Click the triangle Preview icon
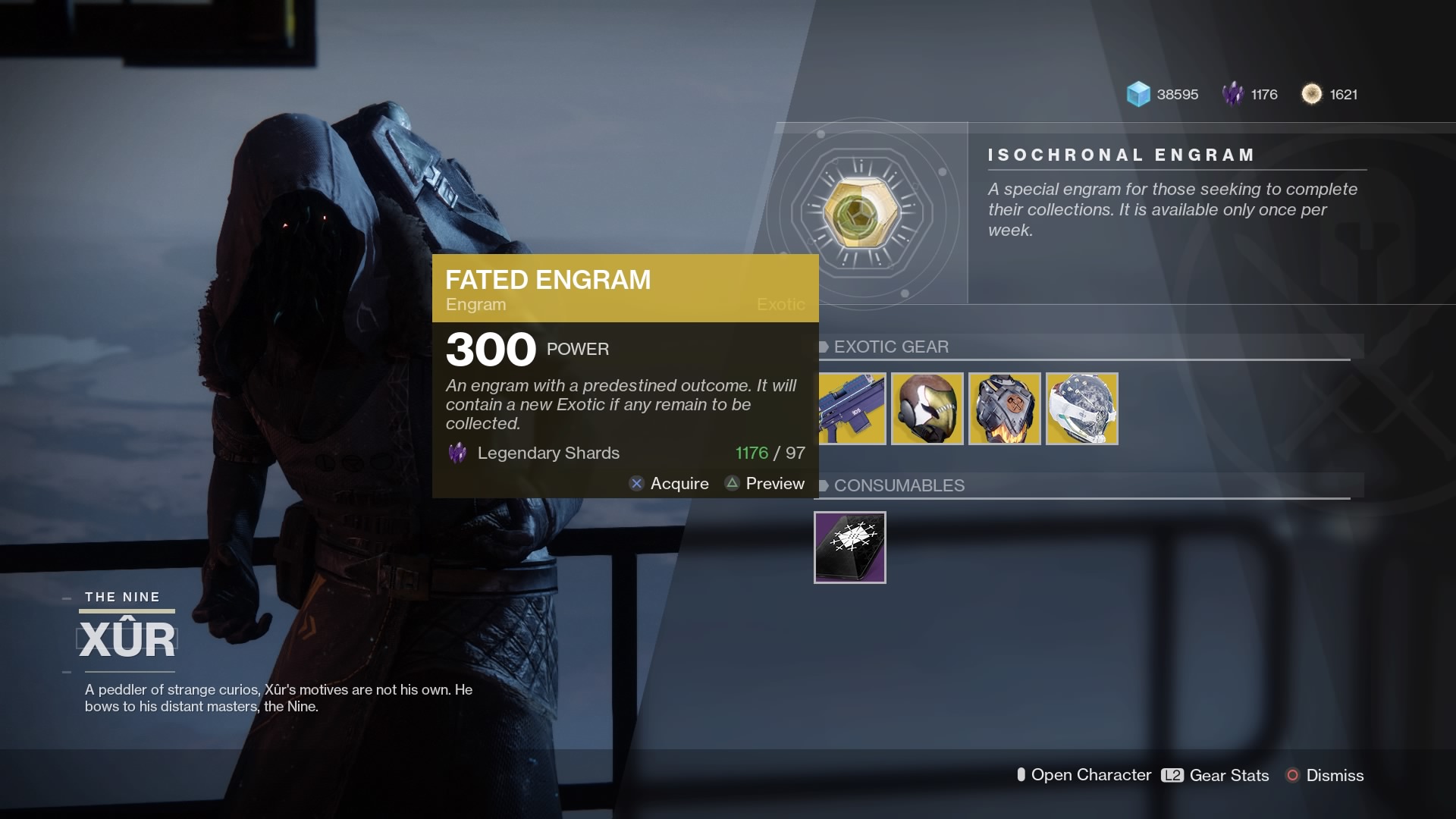This screenshot has width=1456, height=819. [732, 483]
